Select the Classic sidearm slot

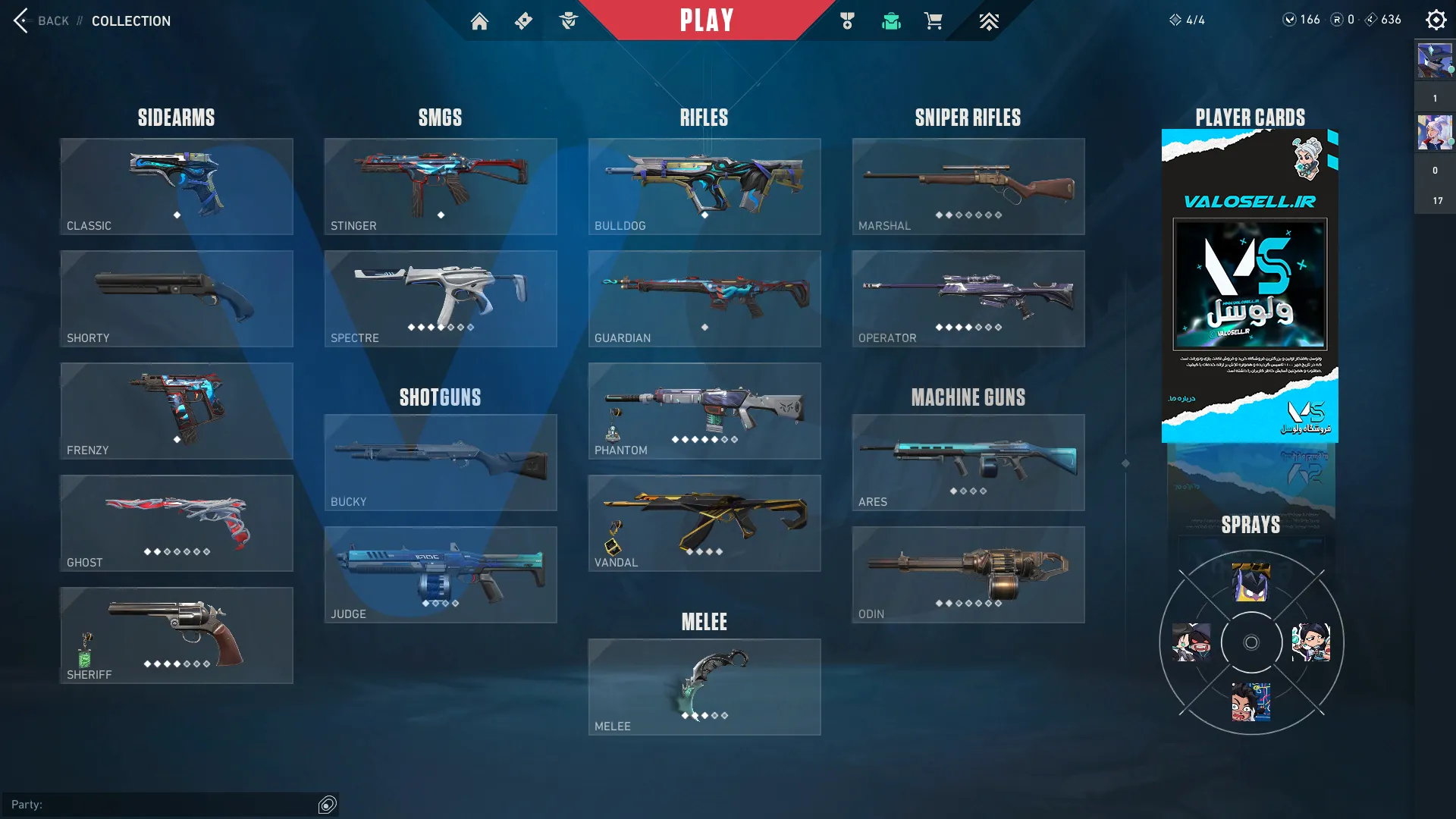pos(177,187)
